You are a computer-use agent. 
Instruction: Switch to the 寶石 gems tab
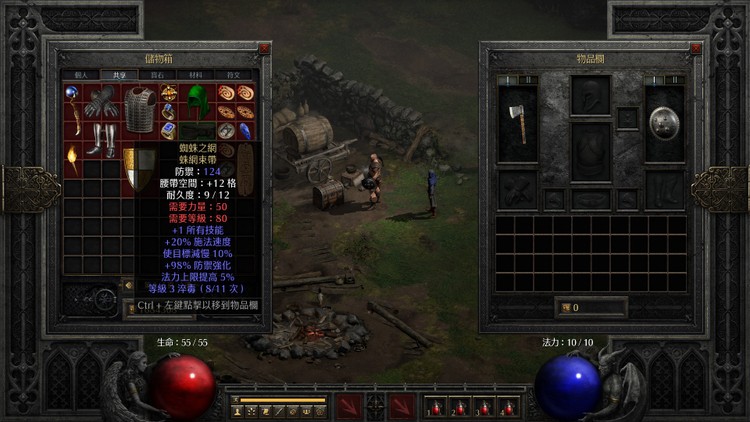(x=156, y=74)
